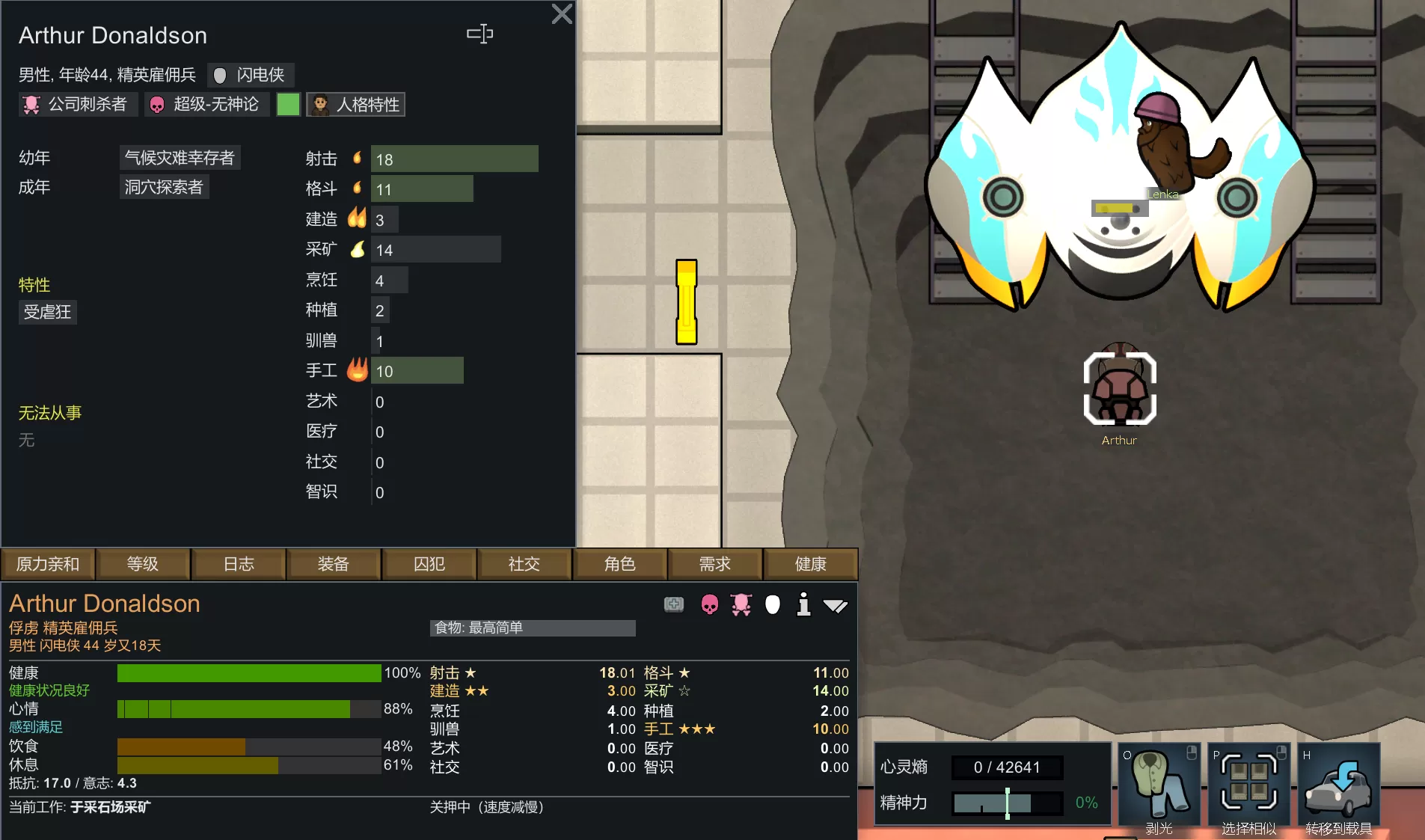Screen dimensions: 1425x840
Task: Switch to the 等级 tab
Action: (x=143, y=564)
